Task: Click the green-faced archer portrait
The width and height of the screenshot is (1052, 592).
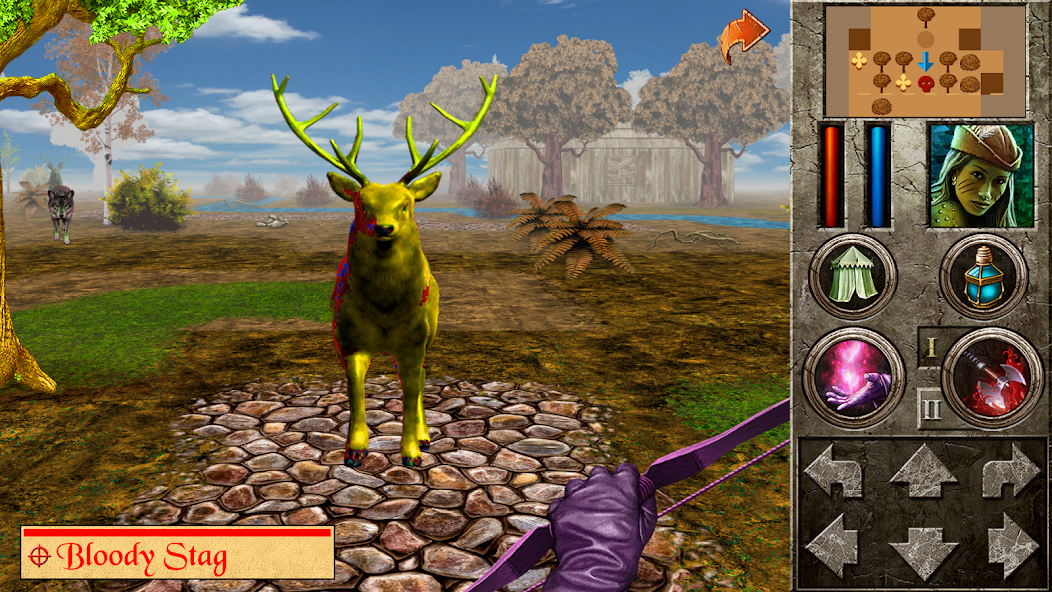Action: (980, 175)
